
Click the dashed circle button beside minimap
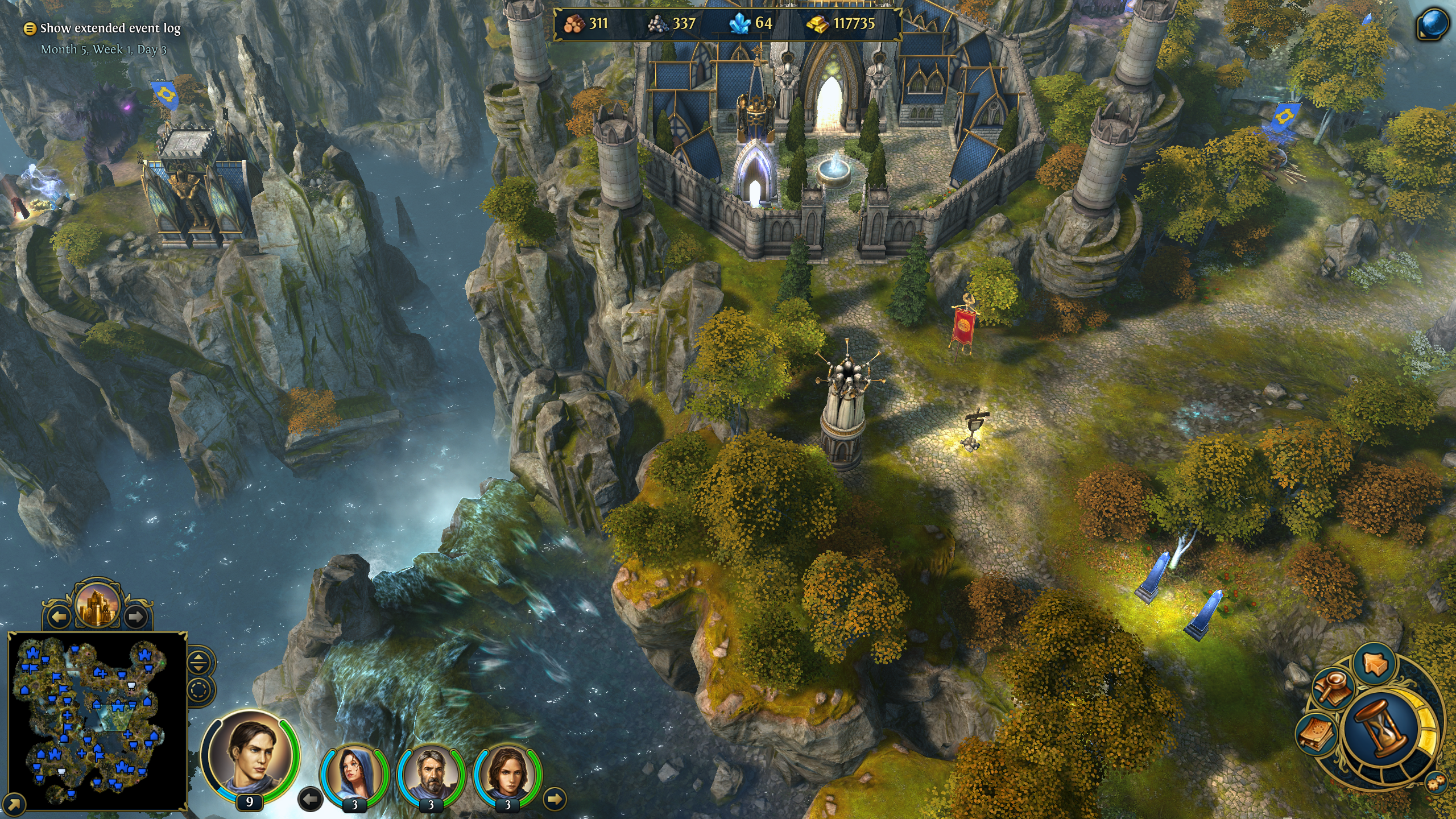pyautogui.click(x=198, y=690)
